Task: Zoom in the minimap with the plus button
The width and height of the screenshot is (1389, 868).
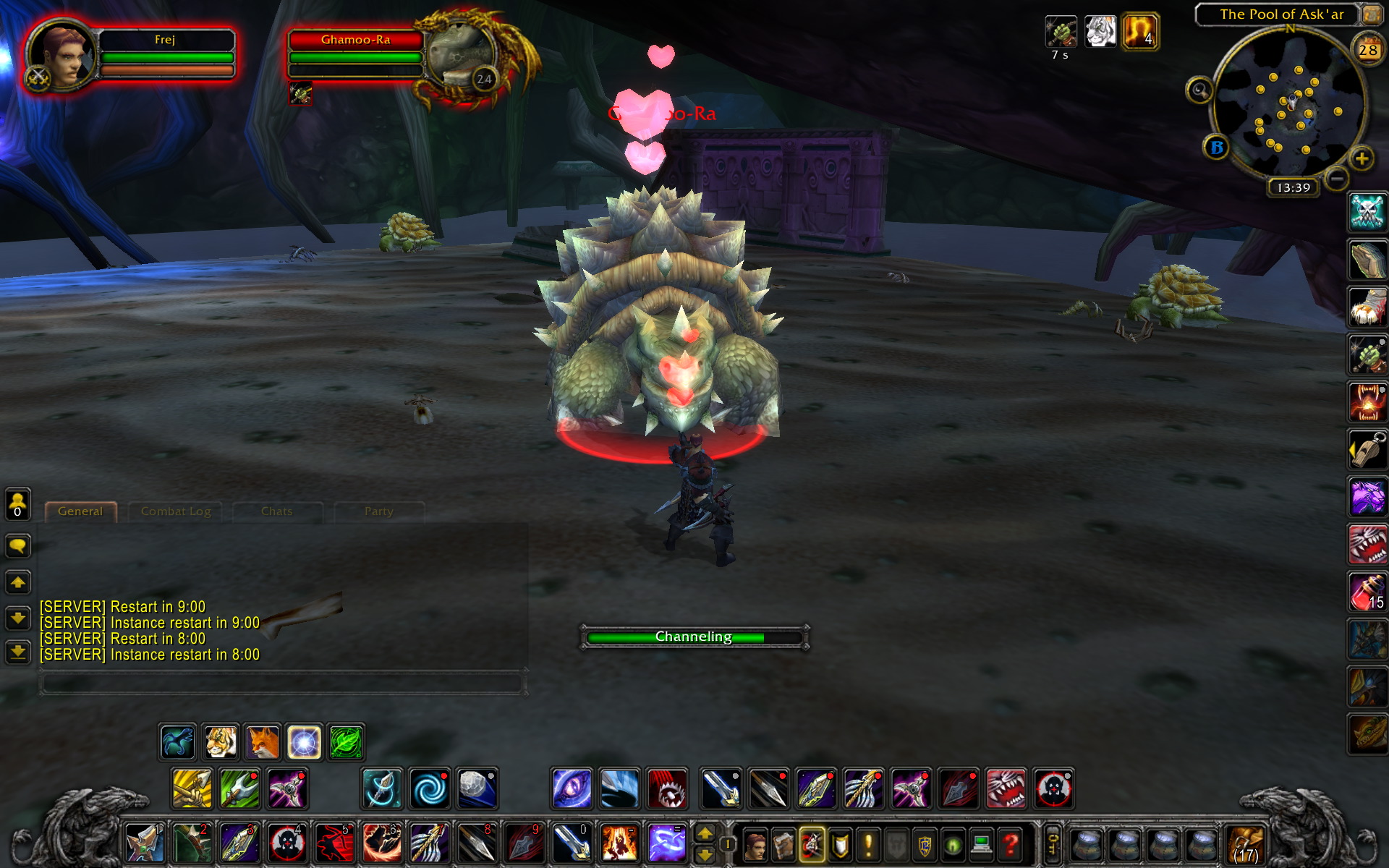Action: pyautogui.click(x=1362, y=158)
